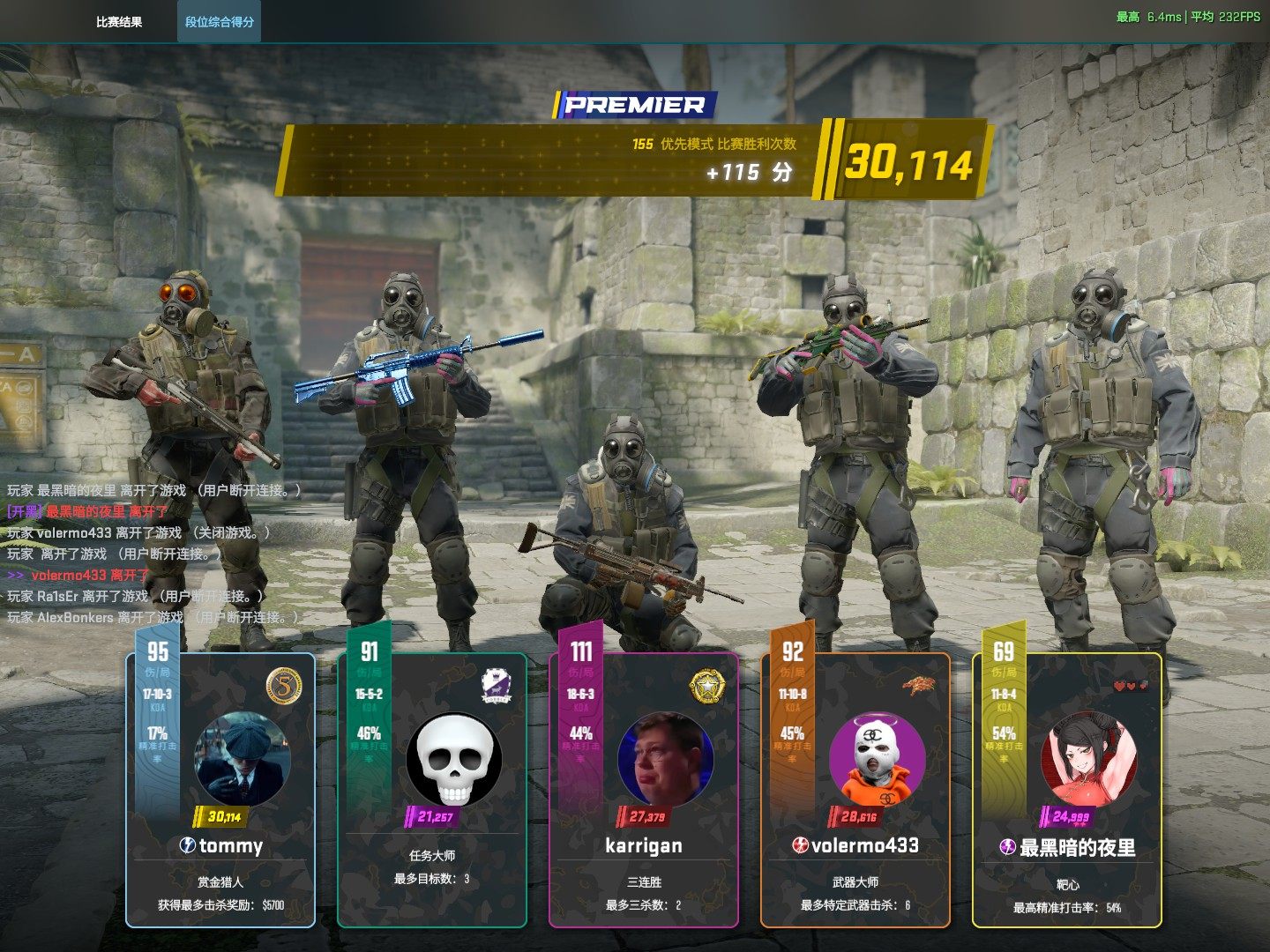Open tommy's player card
The width and height of the screenshot is (1270, 952).
220,846
